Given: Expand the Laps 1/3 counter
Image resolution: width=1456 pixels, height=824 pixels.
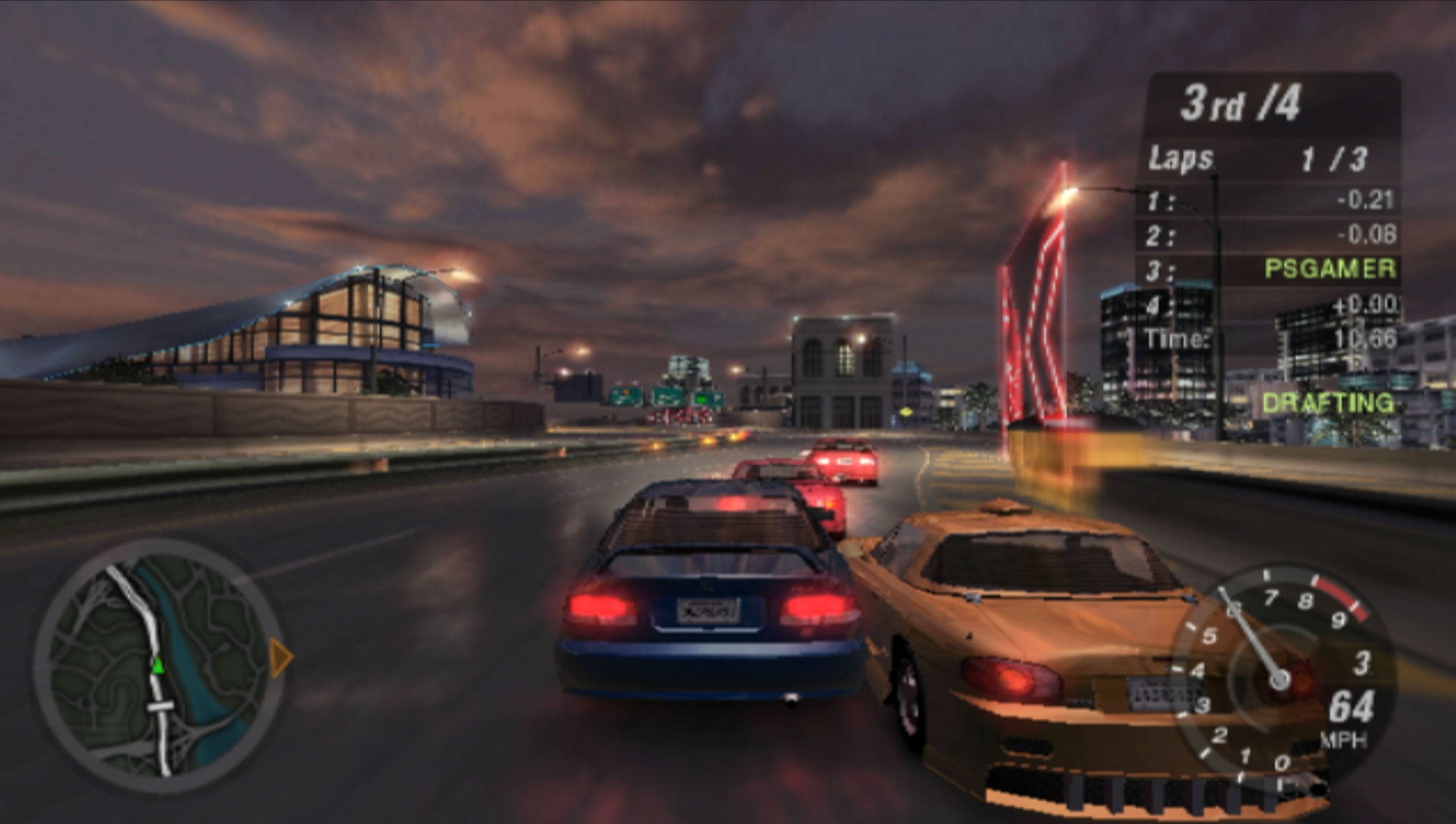Looking at the screenshot, I should click(1334, 158).
